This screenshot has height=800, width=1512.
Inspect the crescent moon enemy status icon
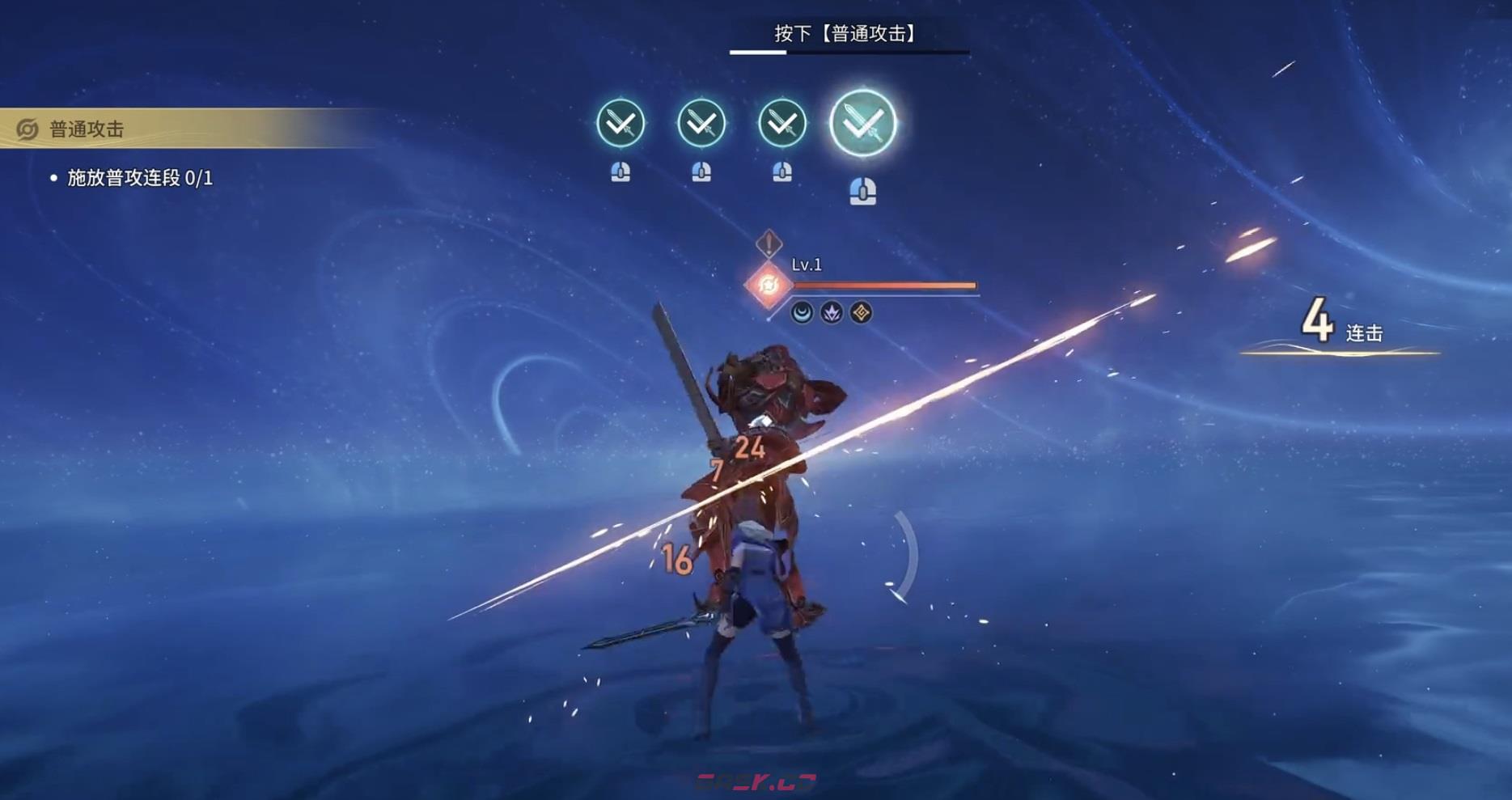802,313
